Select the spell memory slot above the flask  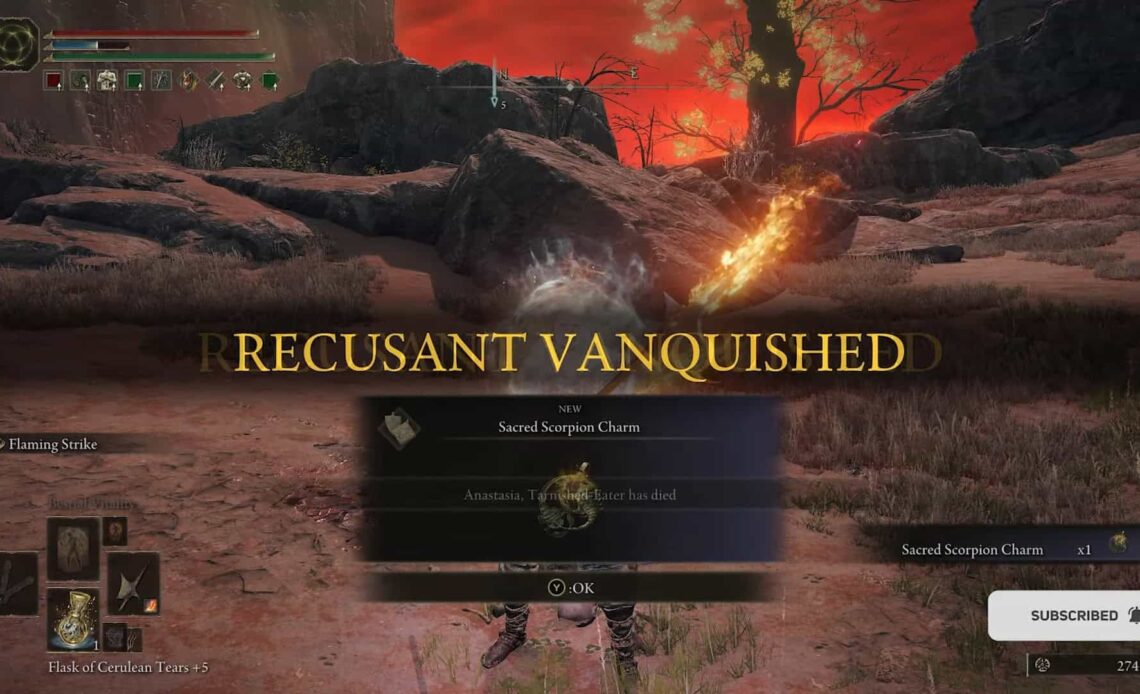coord(73,548)
